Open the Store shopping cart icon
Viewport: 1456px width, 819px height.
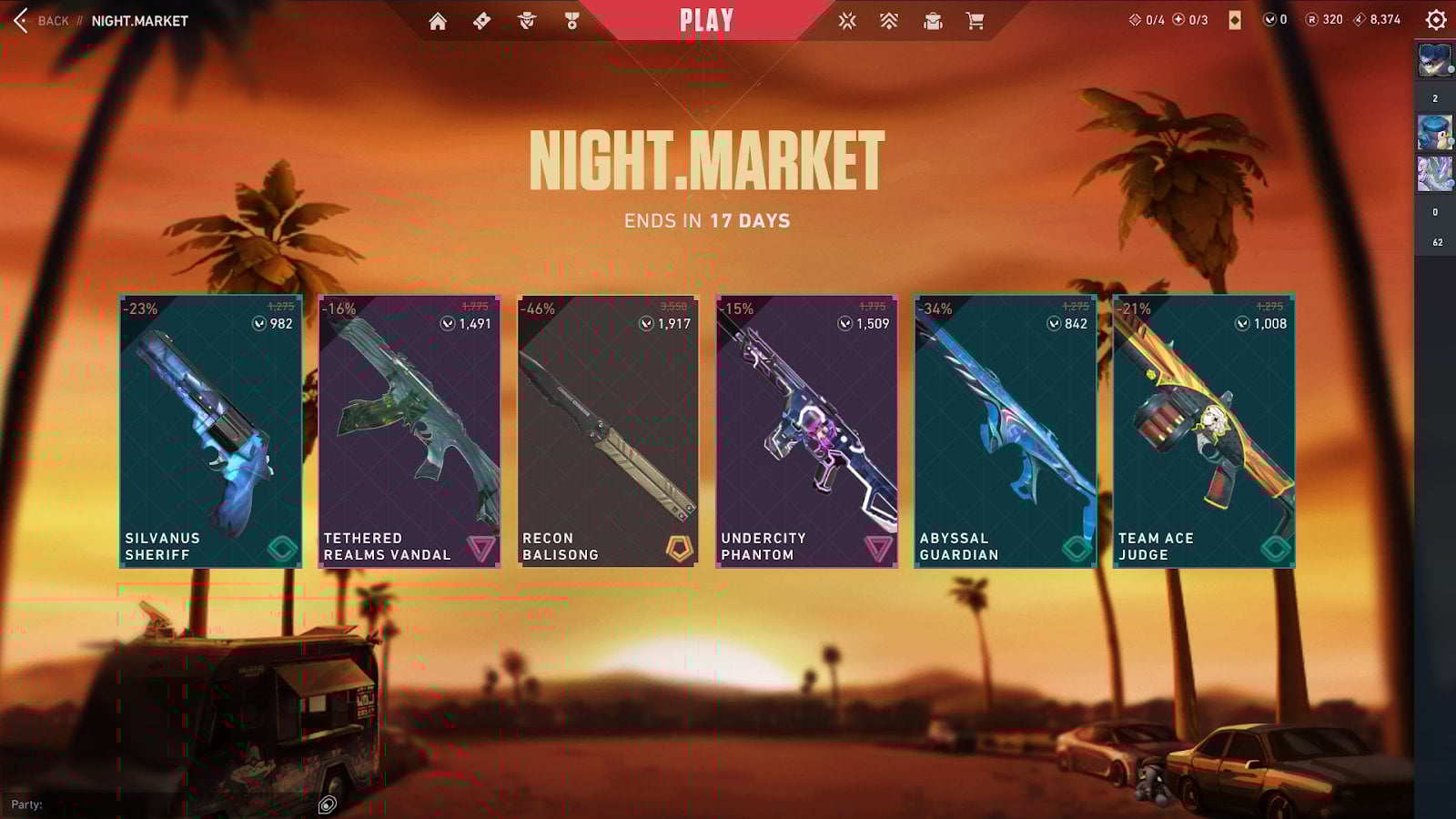pos(974,20)
